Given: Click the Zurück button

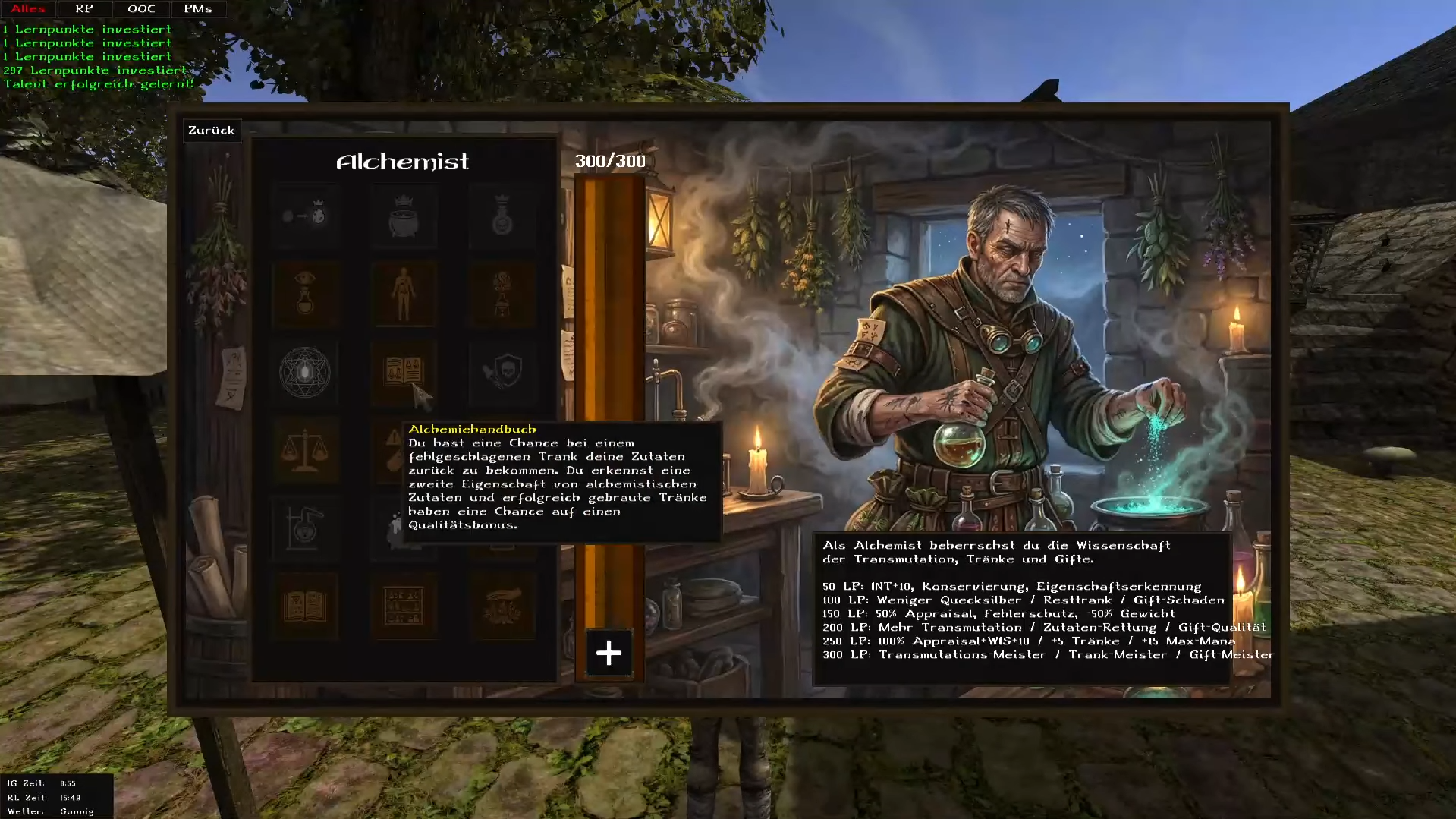Looking at the screenshot, I should click(x=212, y=130).
